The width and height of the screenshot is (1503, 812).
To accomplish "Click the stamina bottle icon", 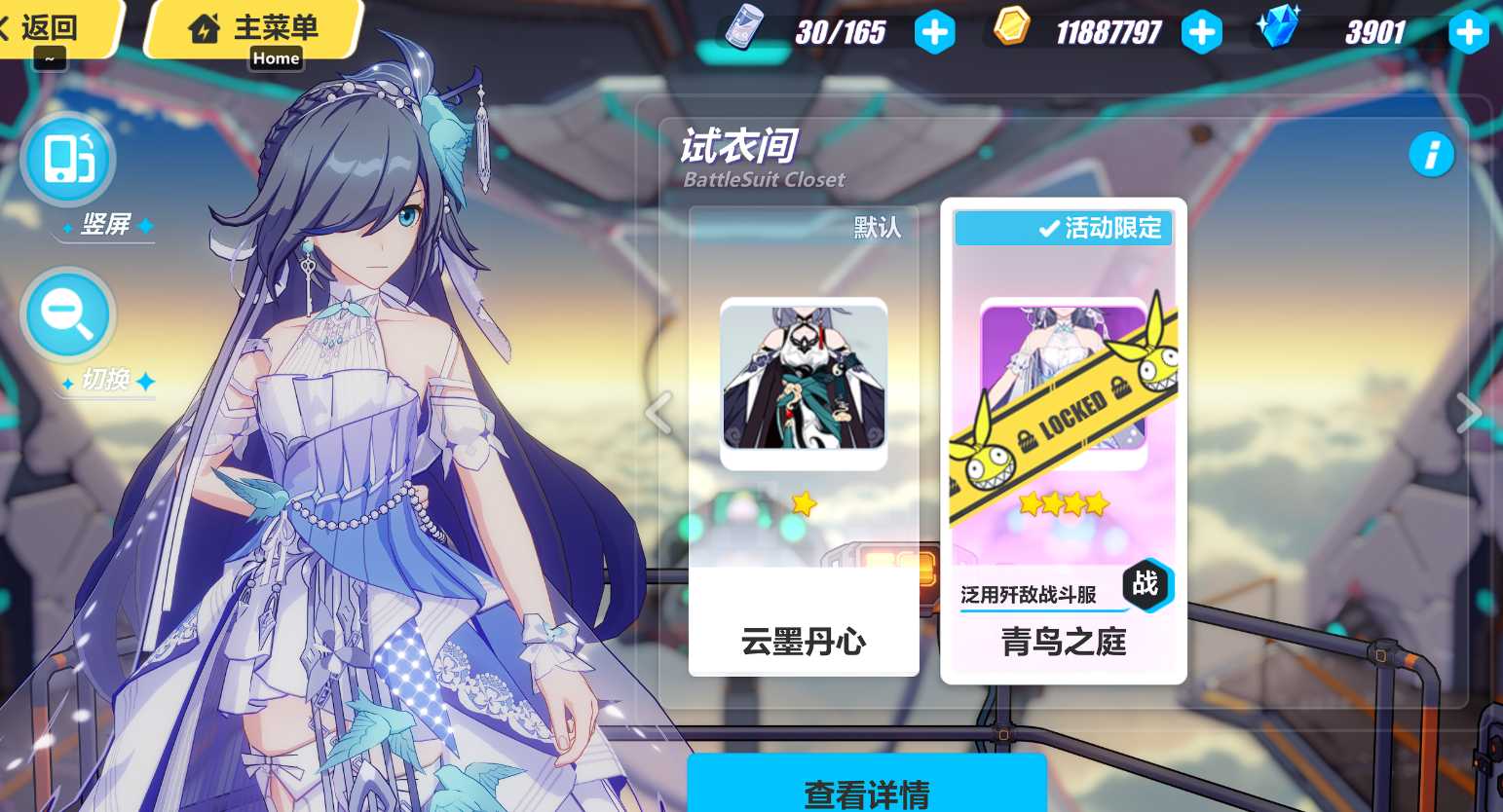I will [742, 29].
